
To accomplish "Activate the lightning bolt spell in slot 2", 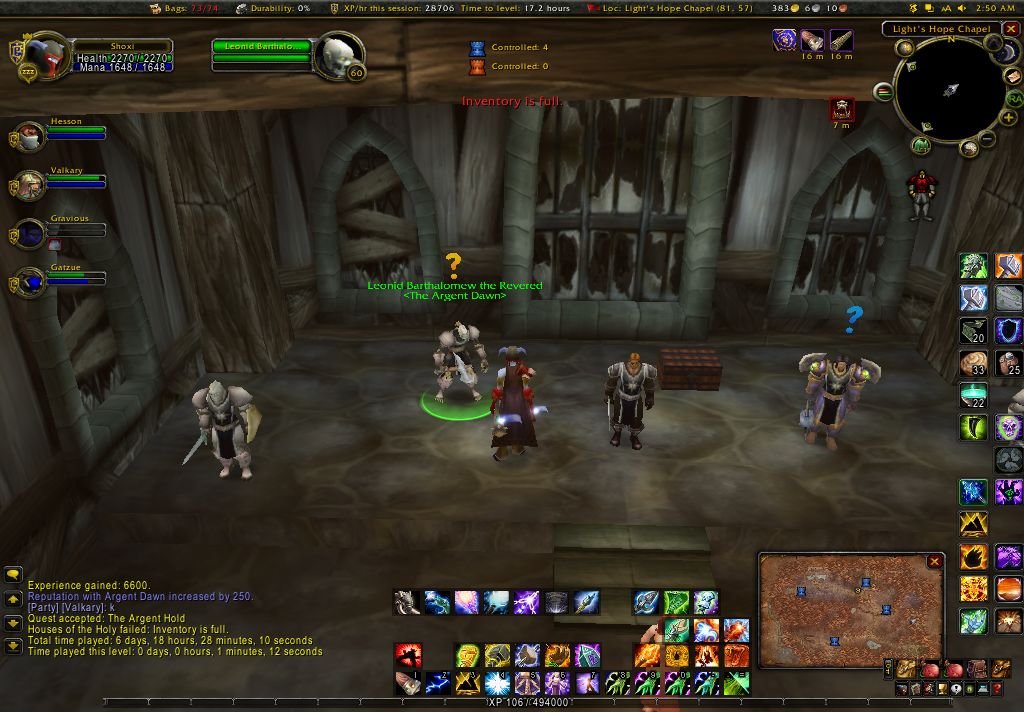I will coord(437,683).
